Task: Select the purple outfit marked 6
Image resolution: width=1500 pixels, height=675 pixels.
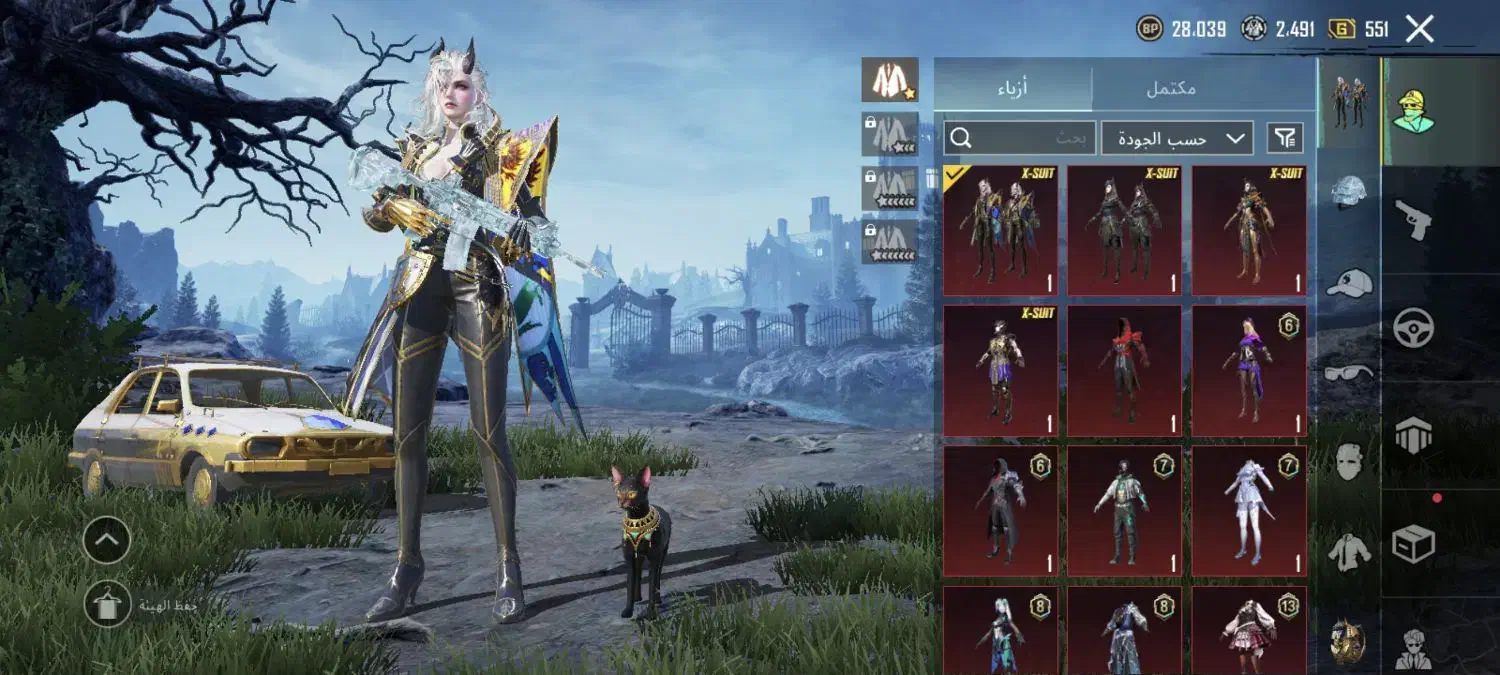Action: 1249,371
